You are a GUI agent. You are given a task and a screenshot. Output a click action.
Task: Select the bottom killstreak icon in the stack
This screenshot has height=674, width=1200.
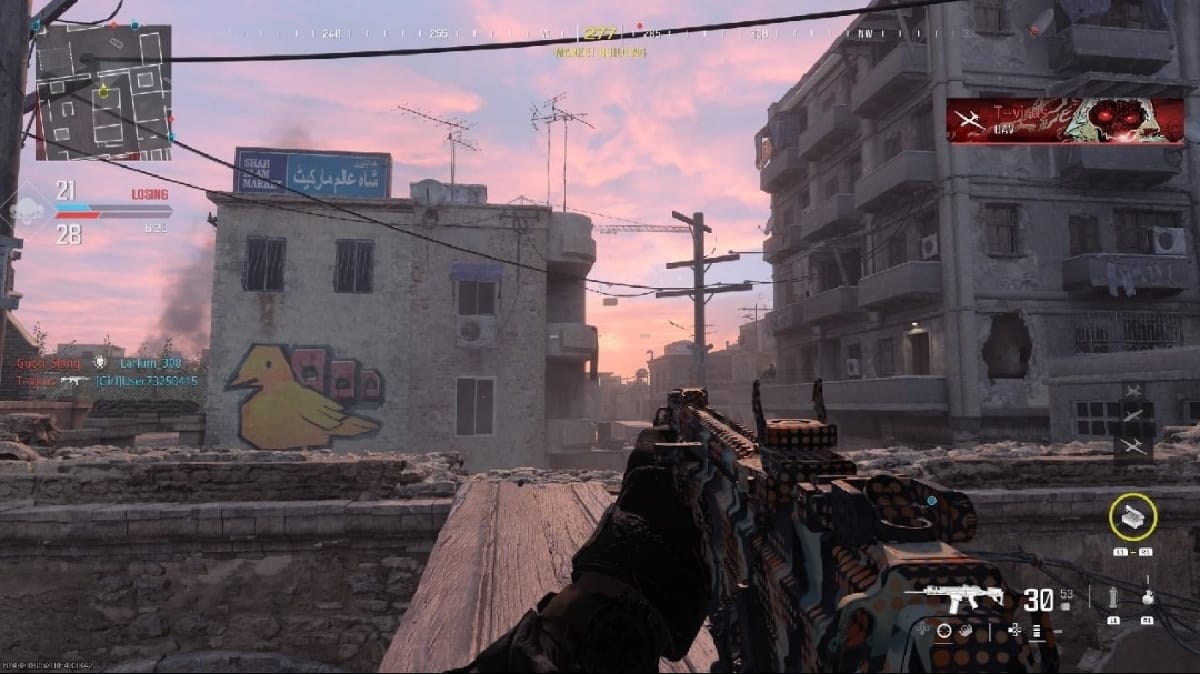[x=1133, y=445]
